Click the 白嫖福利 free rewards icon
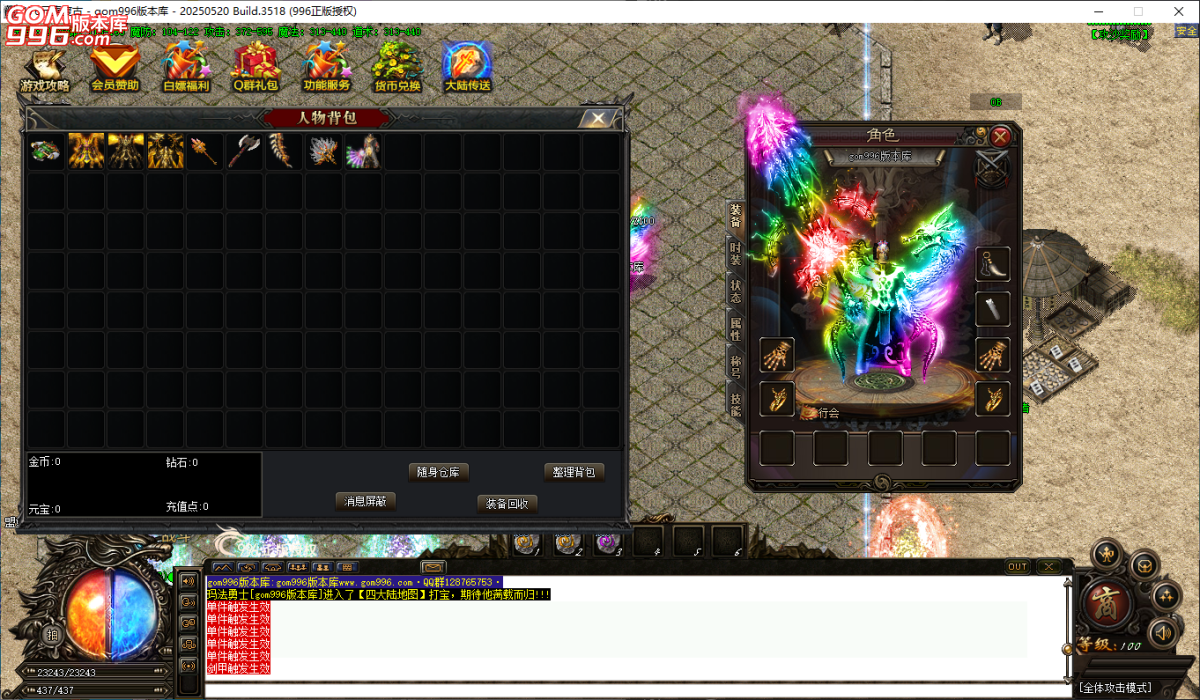Image resolution: width=1200 pixels, height=700 pixels. coord(186,68)
